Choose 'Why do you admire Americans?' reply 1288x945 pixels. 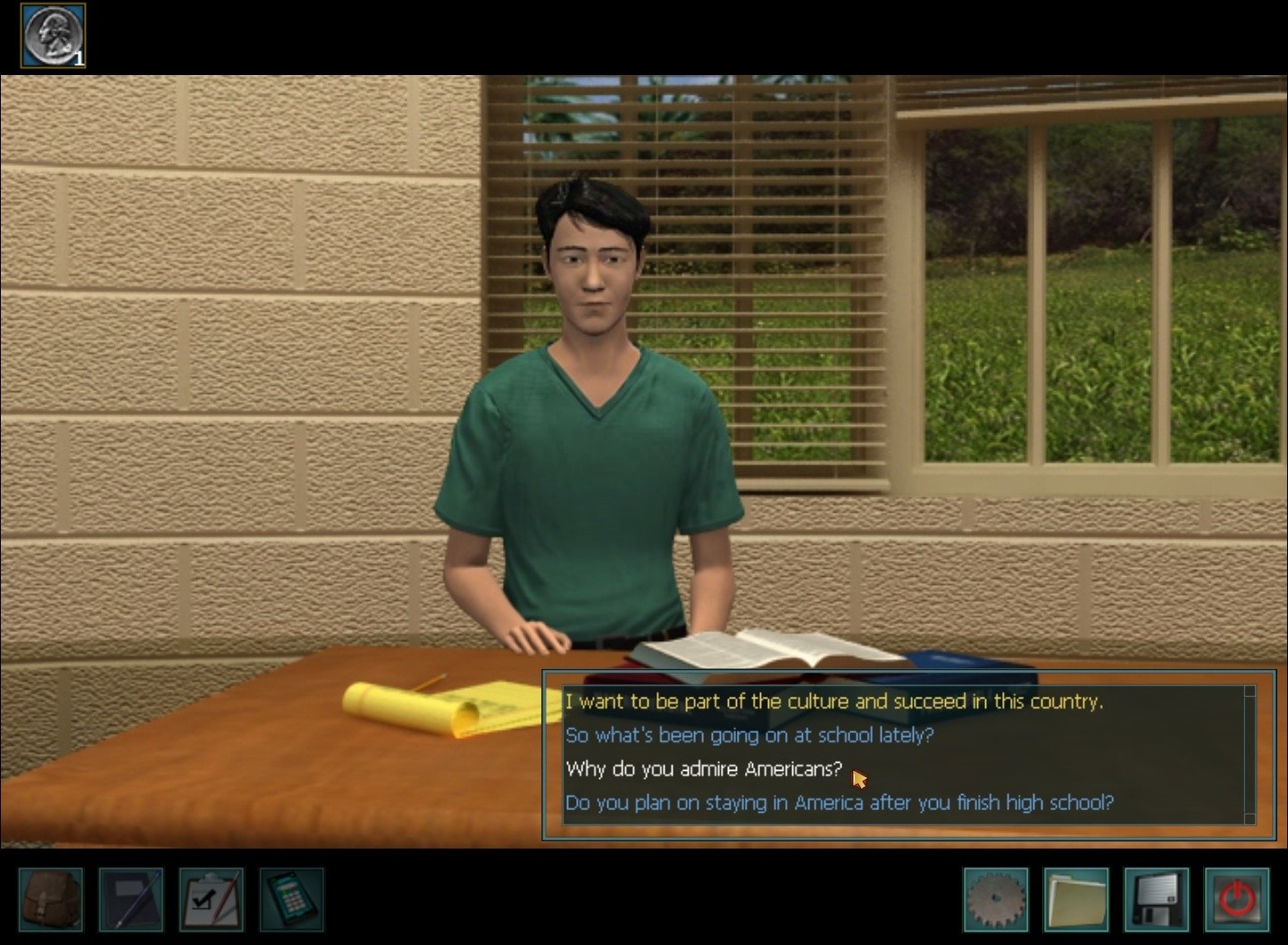(x=704, y=769)
